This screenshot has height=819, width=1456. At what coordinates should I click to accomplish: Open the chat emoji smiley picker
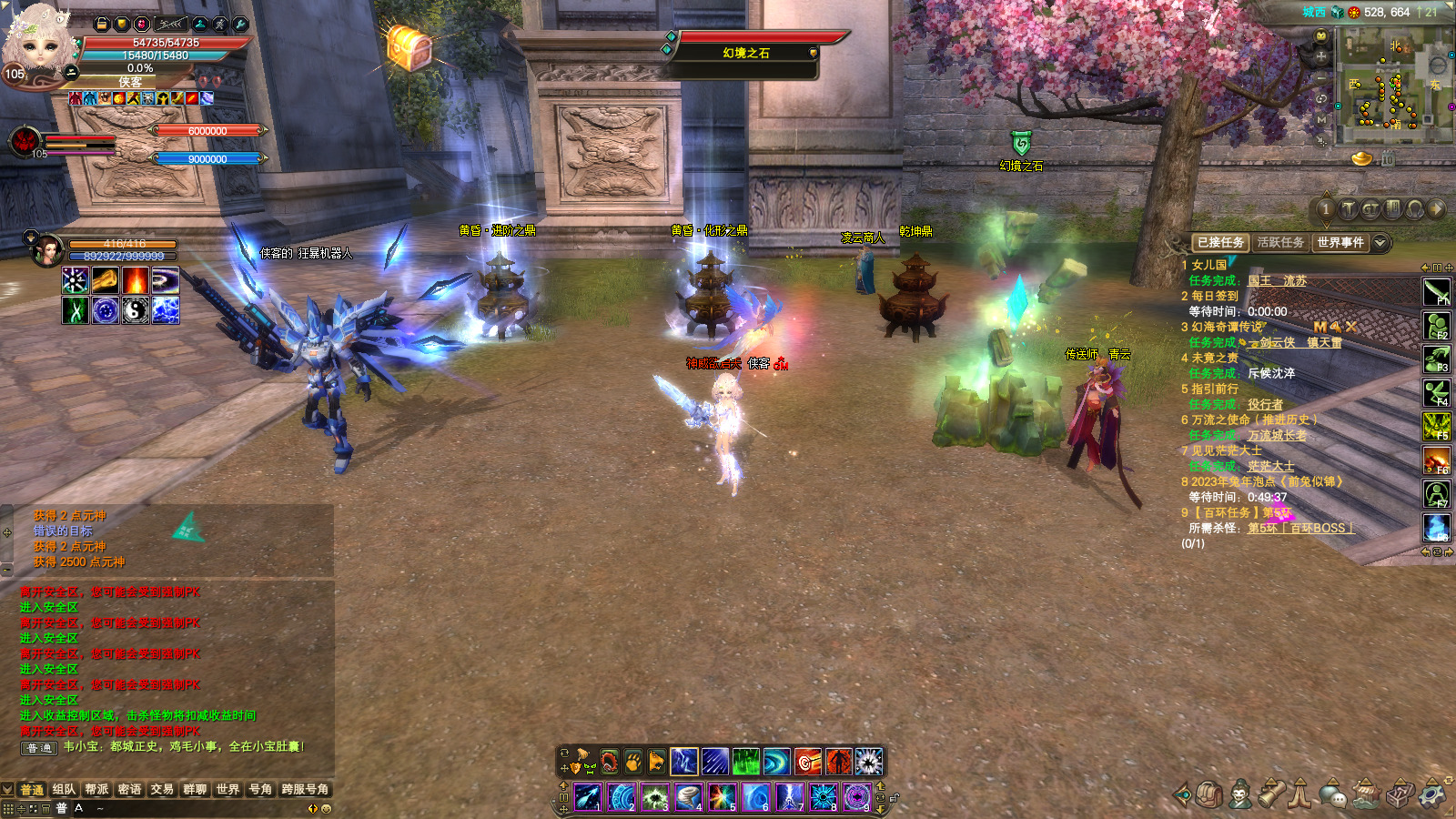pyautogui.click(x=327, y=808)
